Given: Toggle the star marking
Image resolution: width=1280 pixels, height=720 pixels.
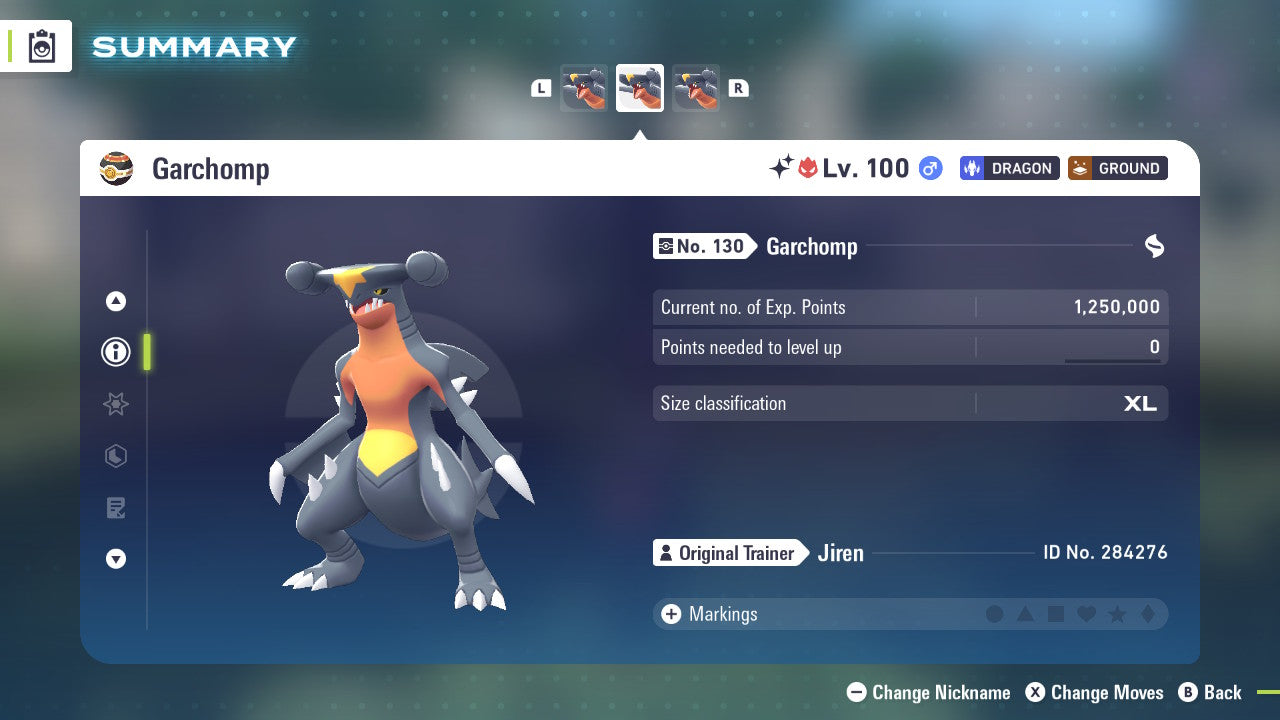Looking at the screenshot, I should click(x=1117, y=614).
